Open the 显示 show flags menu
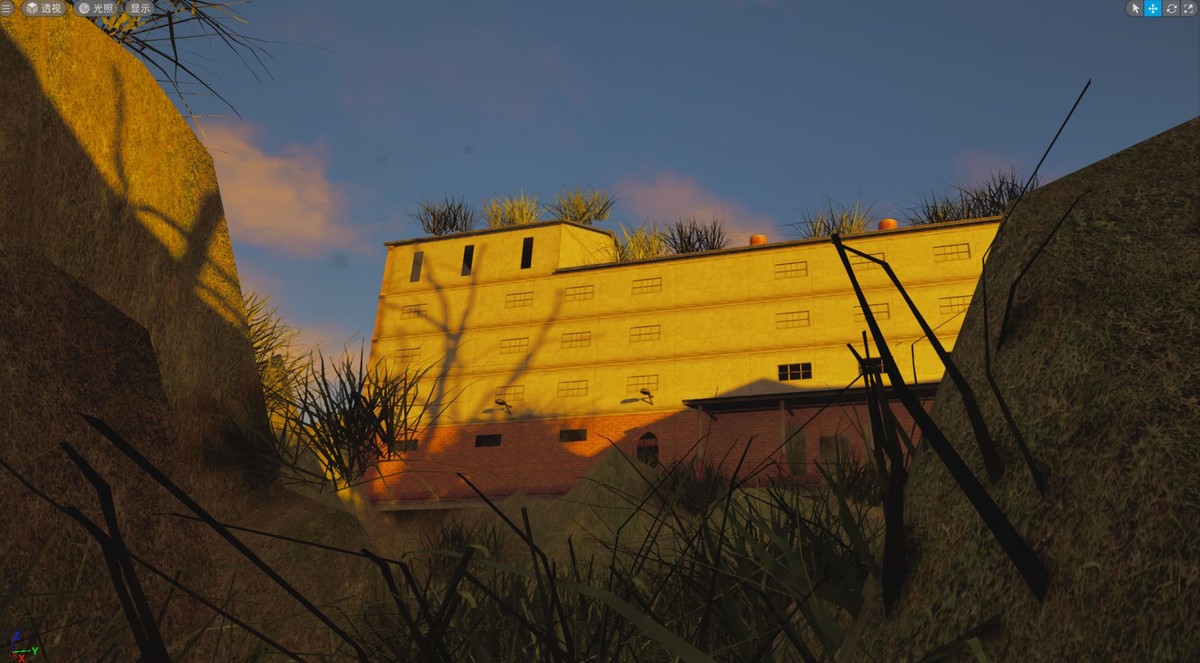The image size is (1200, 663). [x=139, y=8]
